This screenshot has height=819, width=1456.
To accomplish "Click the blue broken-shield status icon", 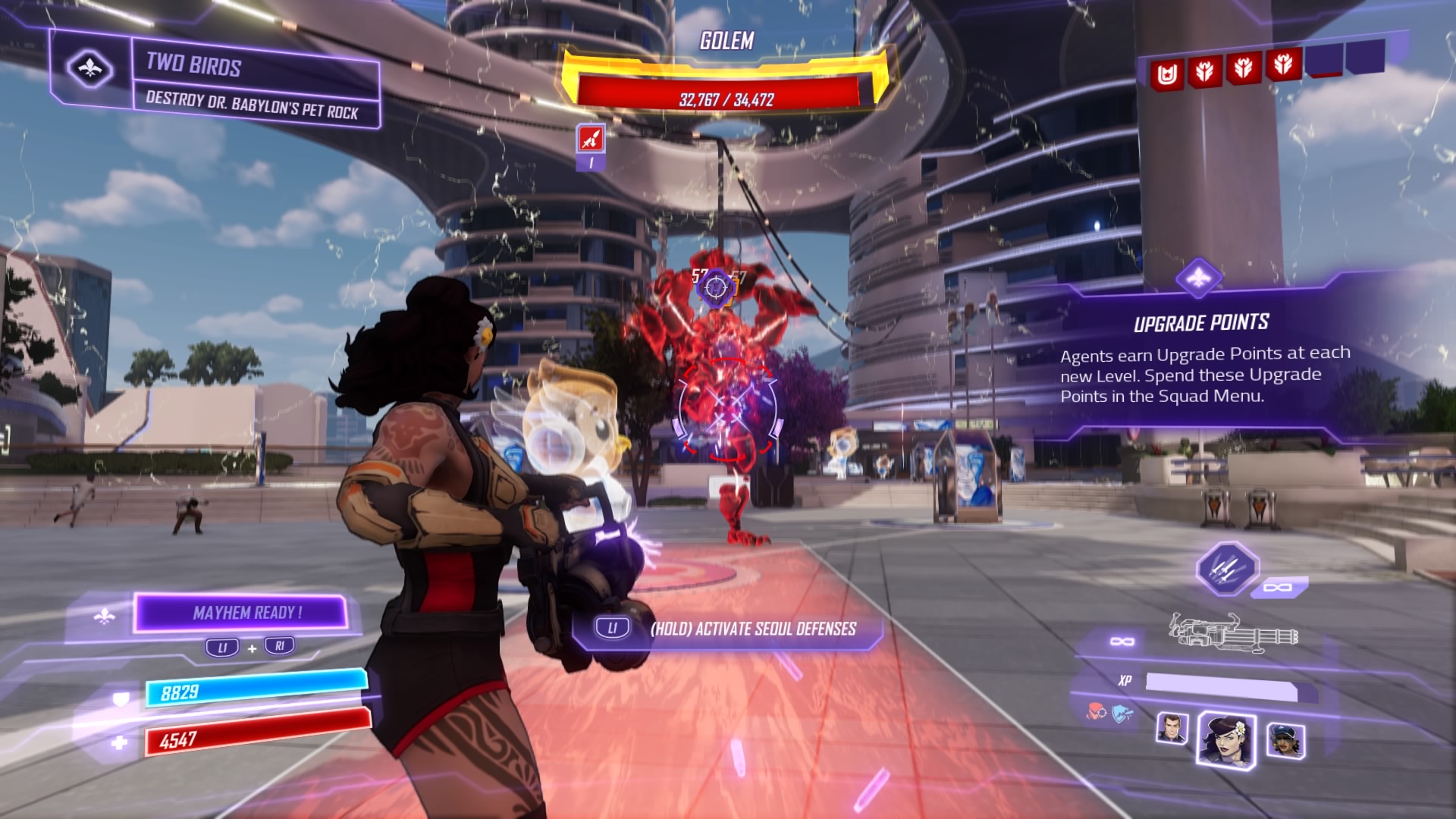I will point(1122,713).
